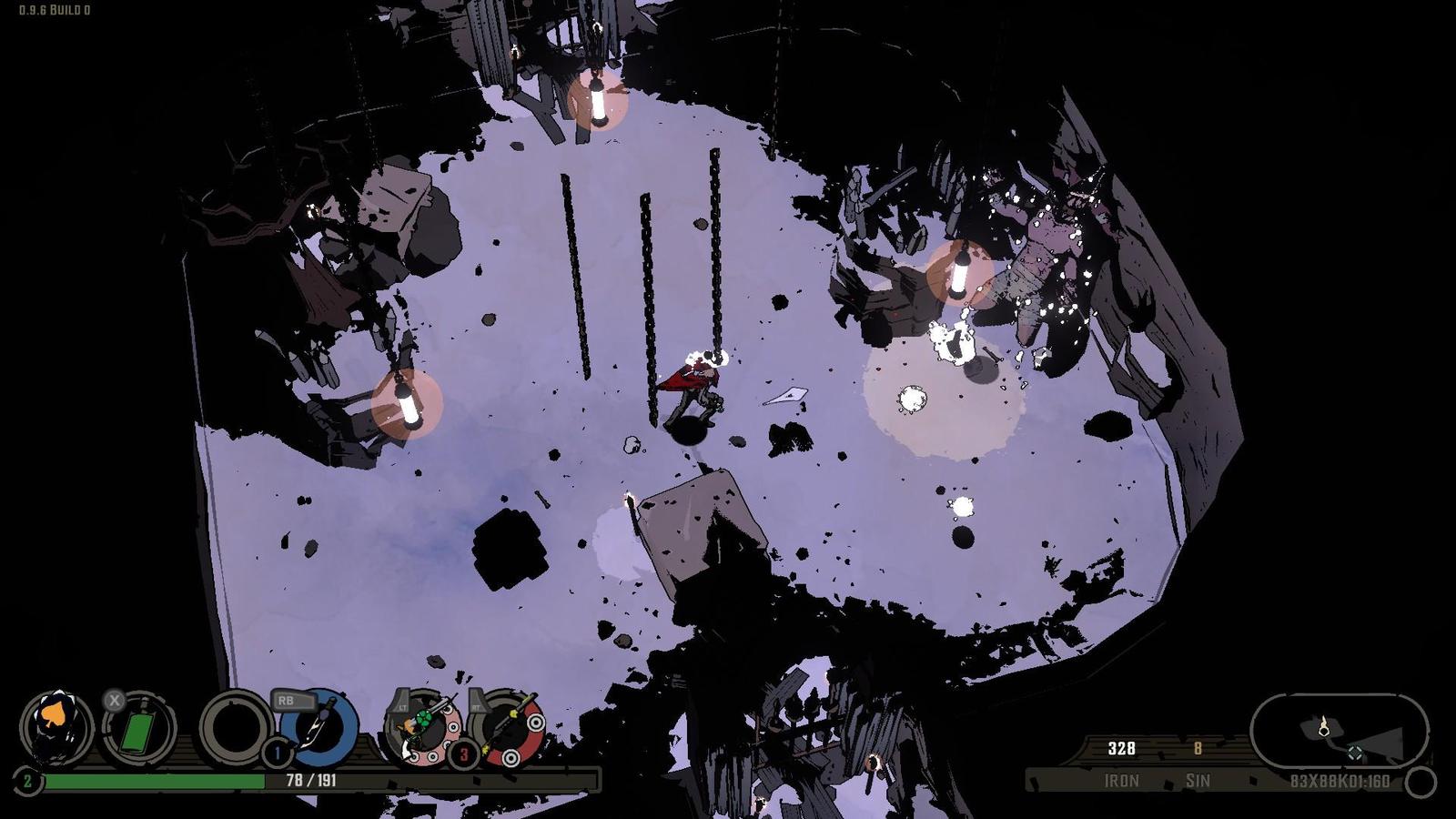Click the empty black ability slot

click(x=235, y=728)
